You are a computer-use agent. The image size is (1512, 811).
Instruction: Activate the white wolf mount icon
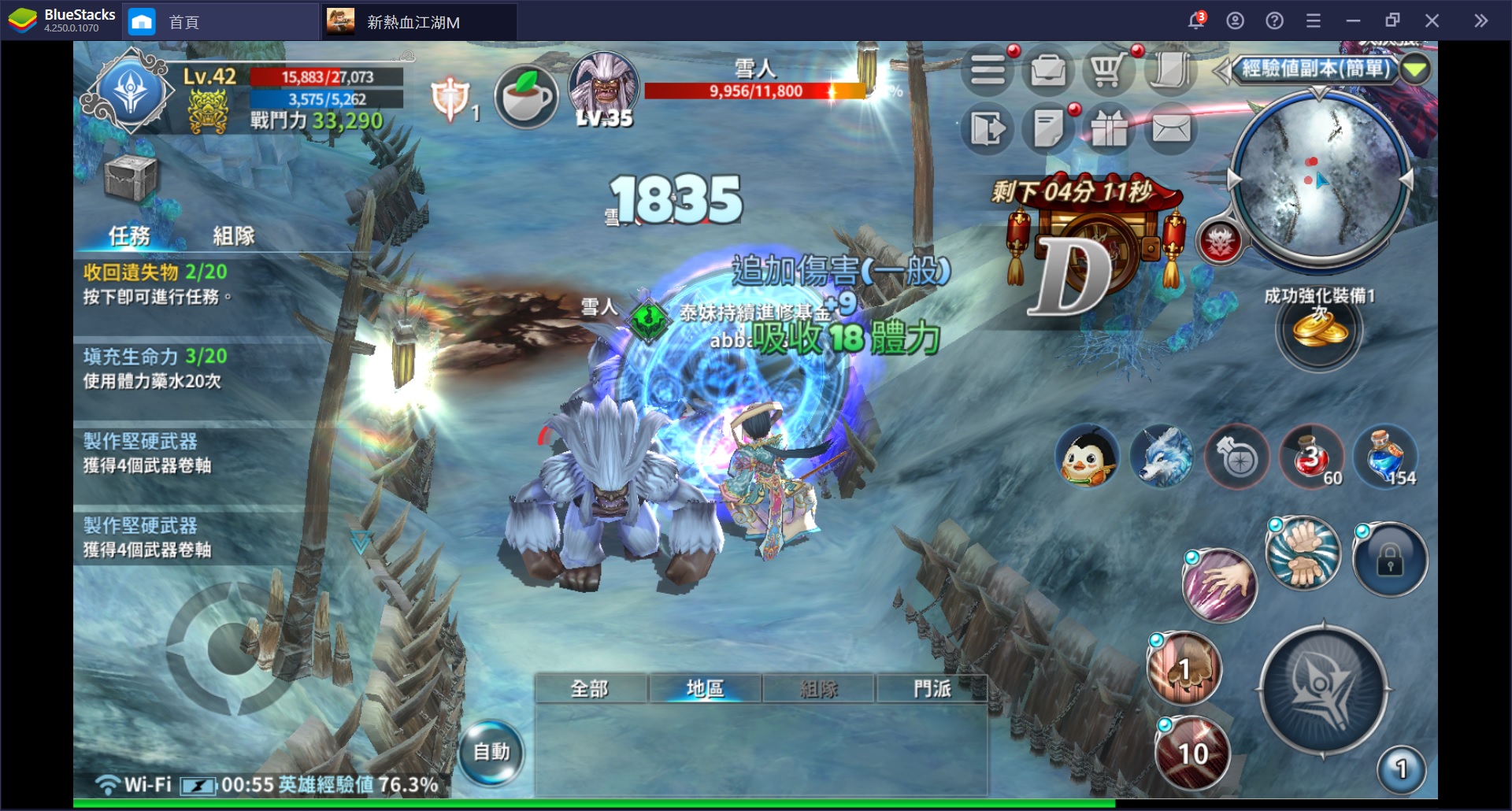[x=1162, y=457]
